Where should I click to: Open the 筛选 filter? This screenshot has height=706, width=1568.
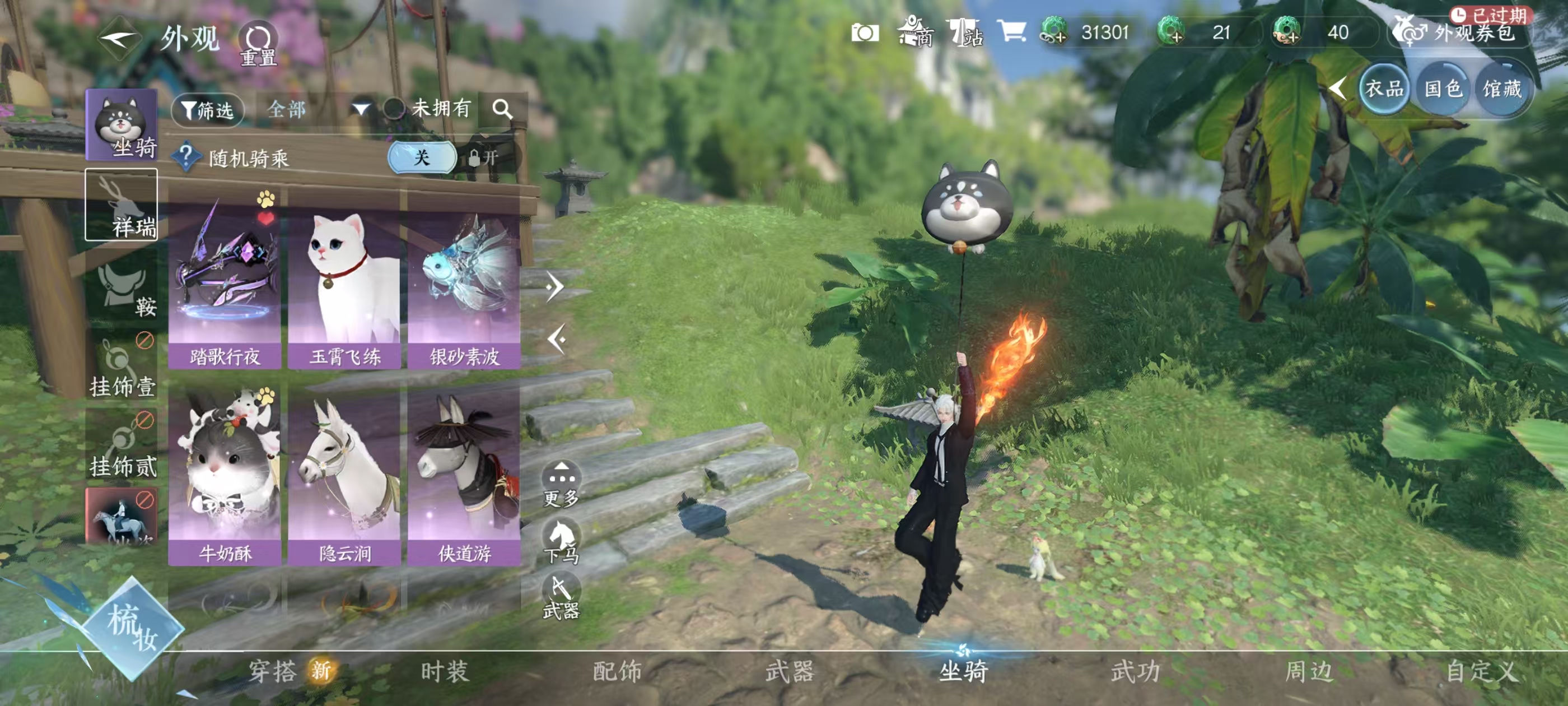tap(208, 110)
